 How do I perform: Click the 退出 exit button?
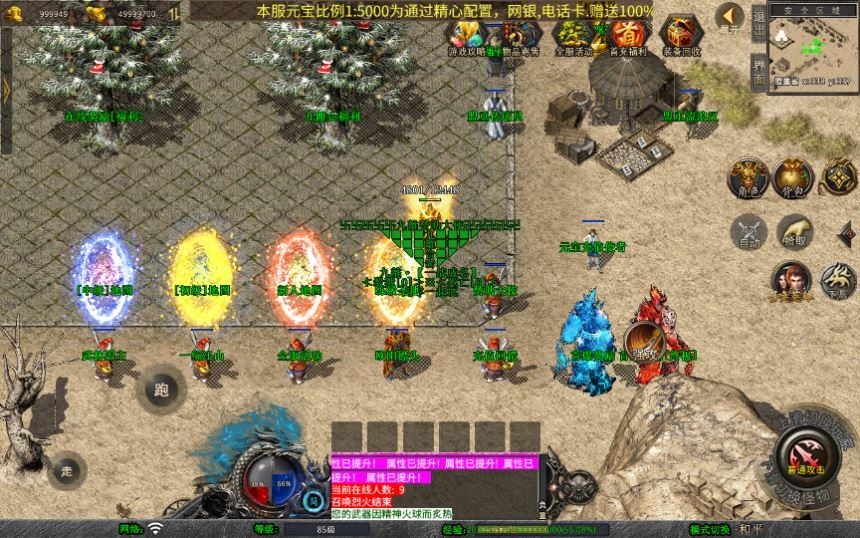click(758, 22)
